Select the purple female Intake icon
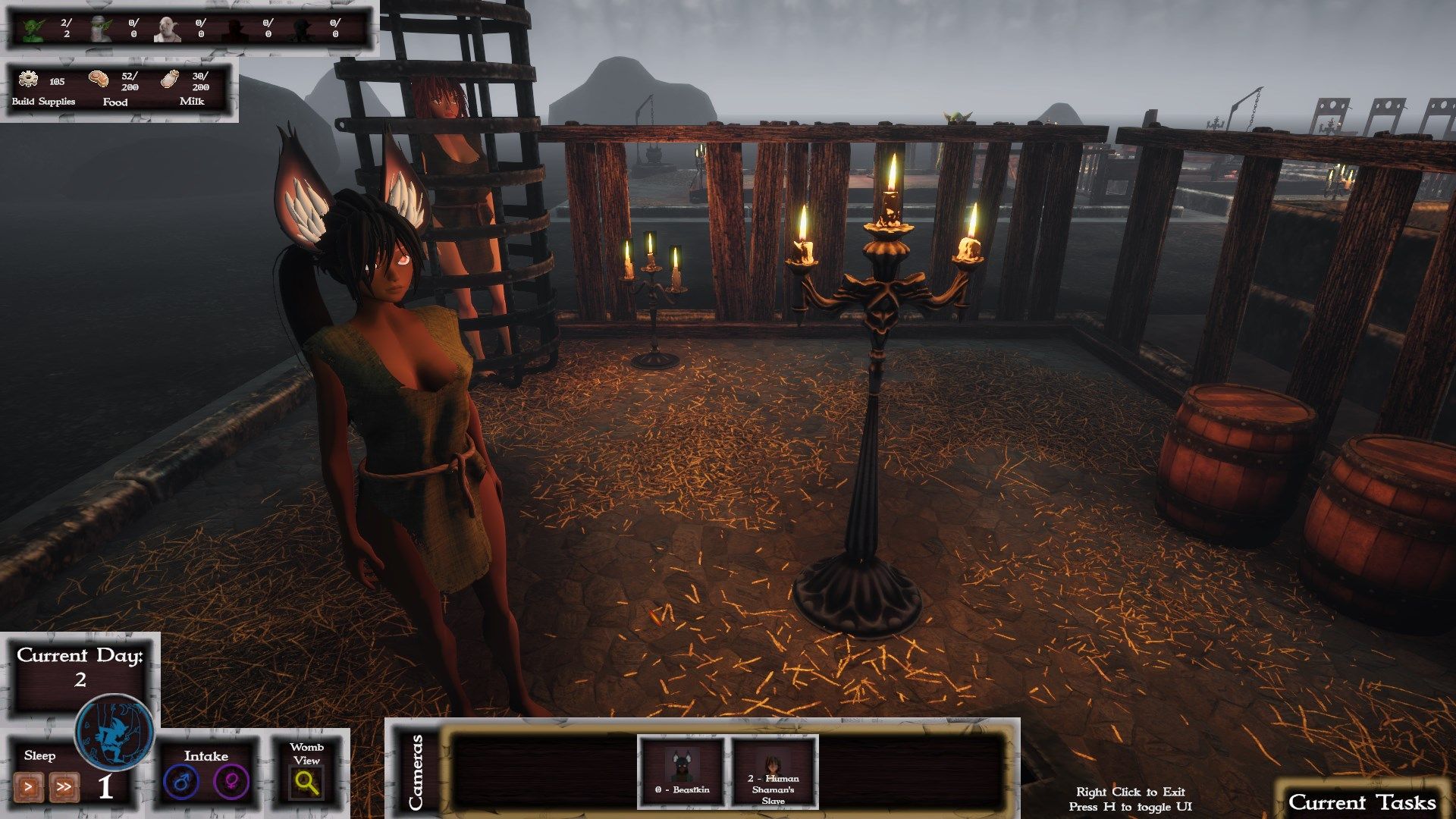 tap(231, 782)
